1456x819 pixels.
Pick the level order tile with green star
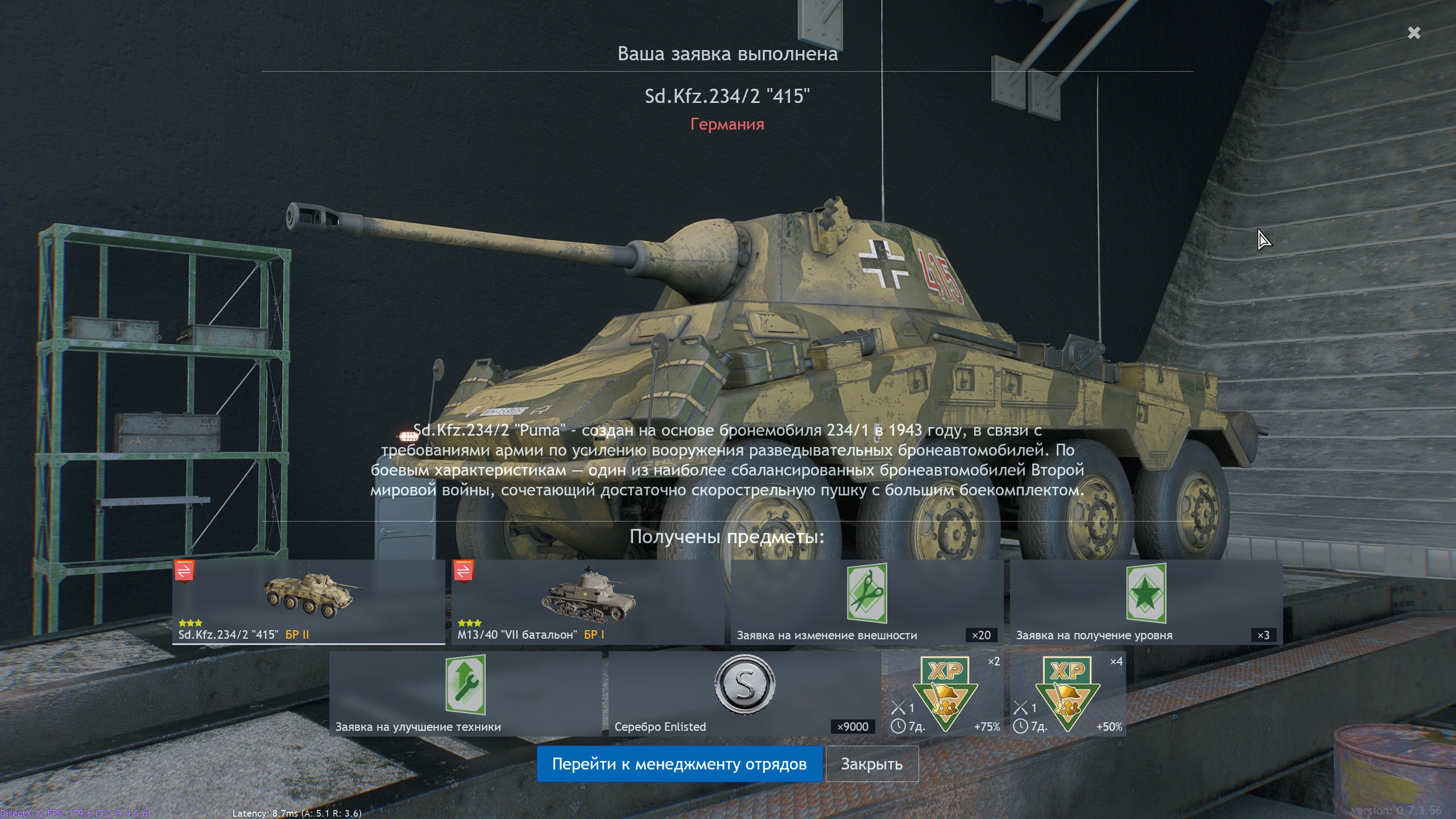tap(1146, 602)
